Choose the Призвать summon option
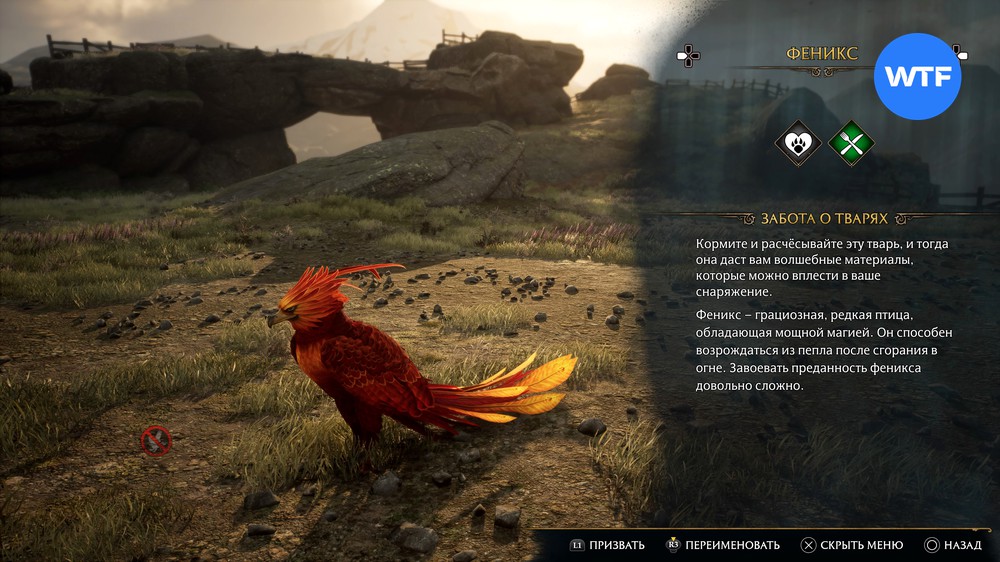Viewport: 1000px width, 562px height. [607, 545]
